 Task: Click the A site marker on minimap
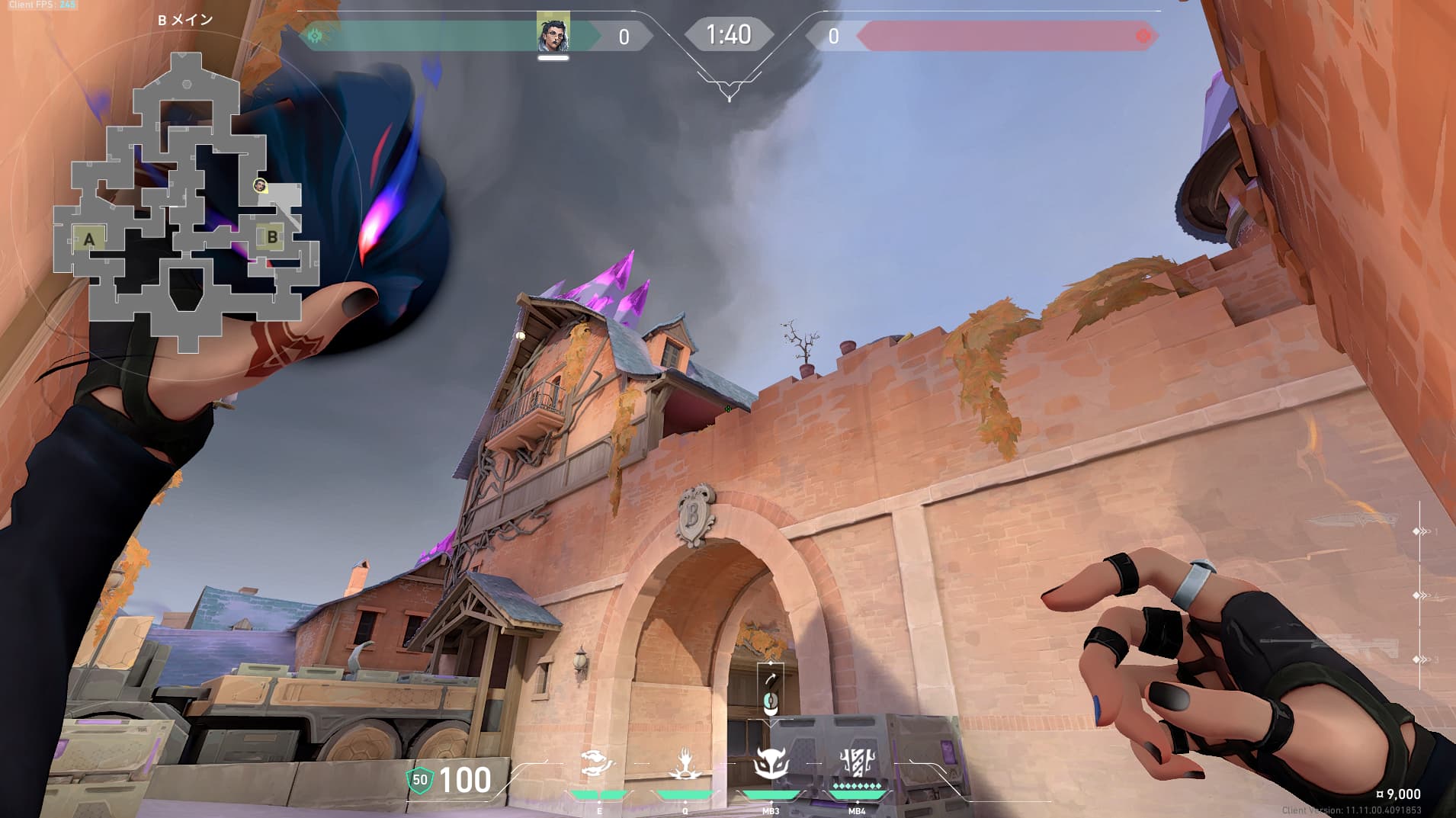(89, 239)
